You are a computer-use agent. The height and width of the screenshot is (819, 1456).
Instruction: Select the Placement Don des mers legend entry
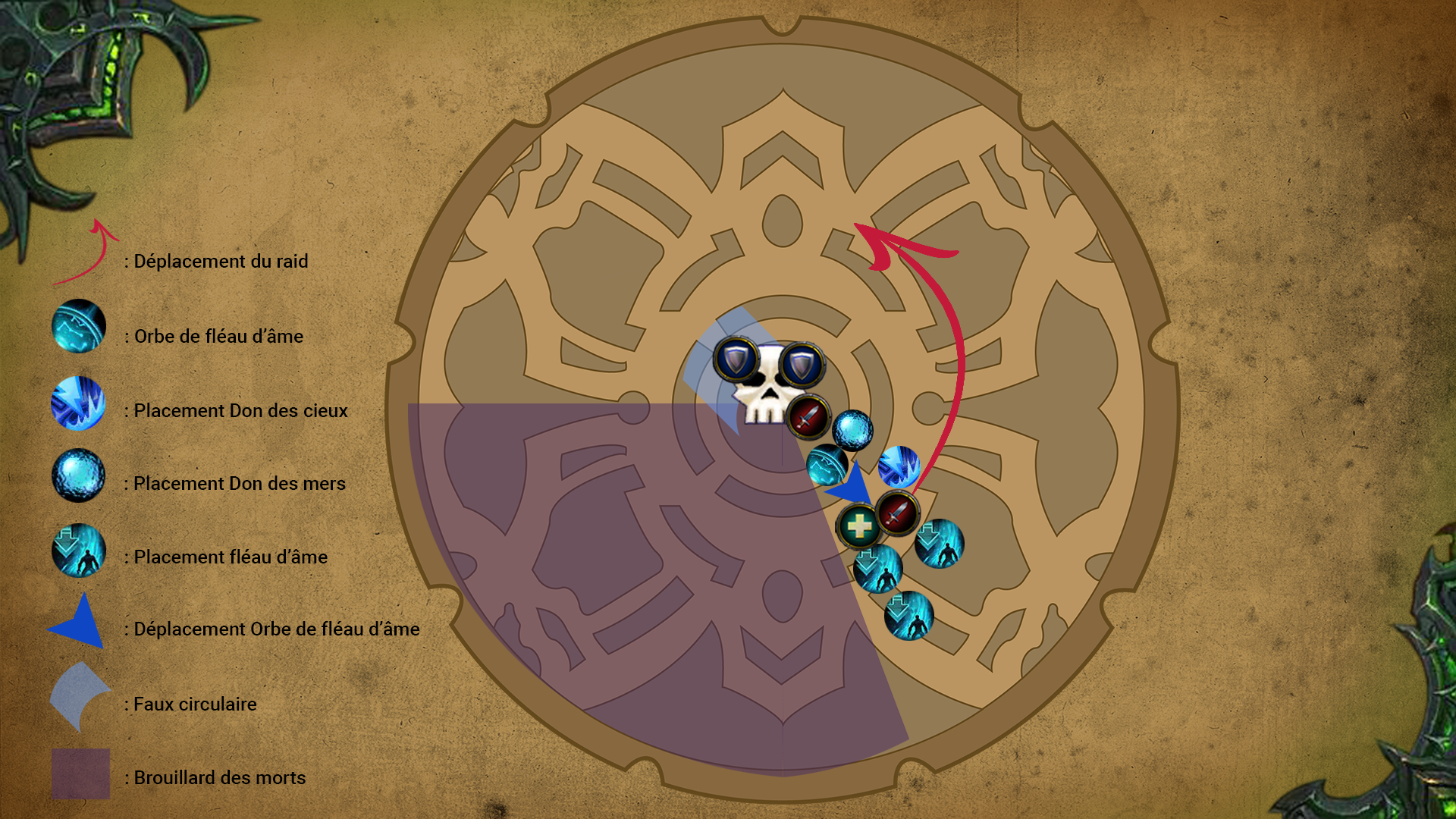click(239, 484)
